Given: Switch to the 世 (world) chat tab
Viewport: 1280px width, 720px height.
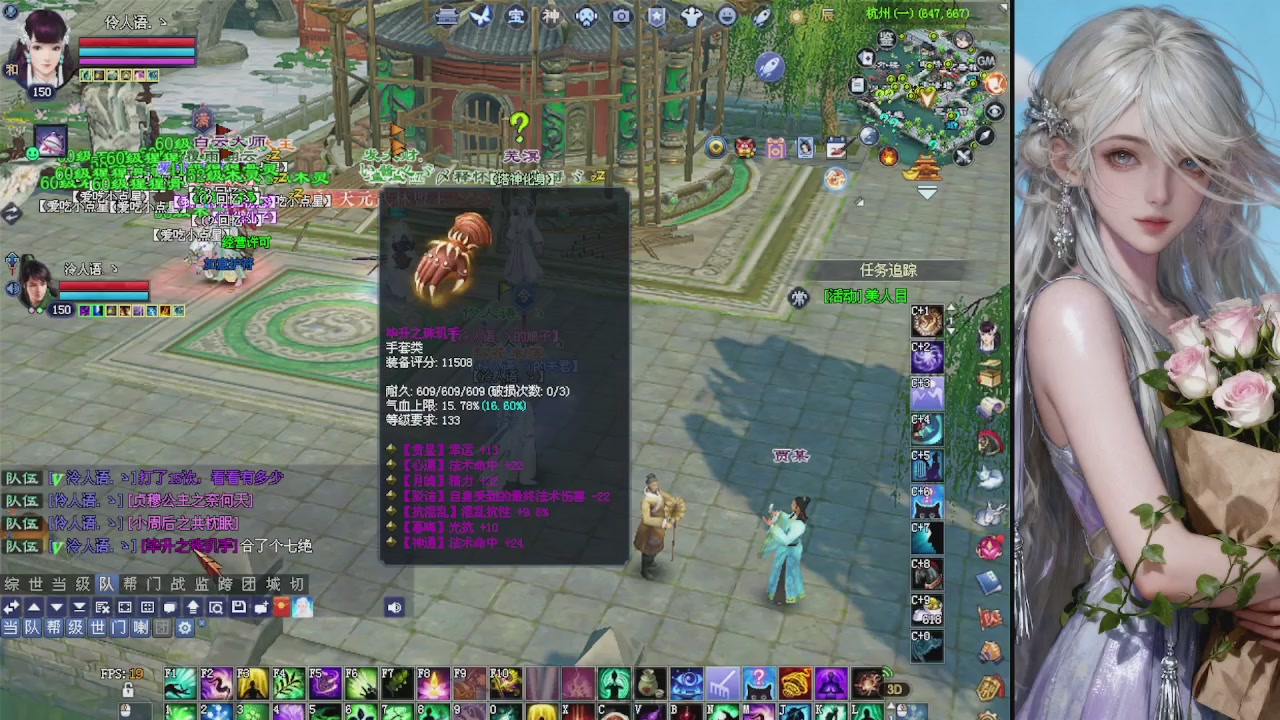Looking at the screenshot, I should [30, 584].
